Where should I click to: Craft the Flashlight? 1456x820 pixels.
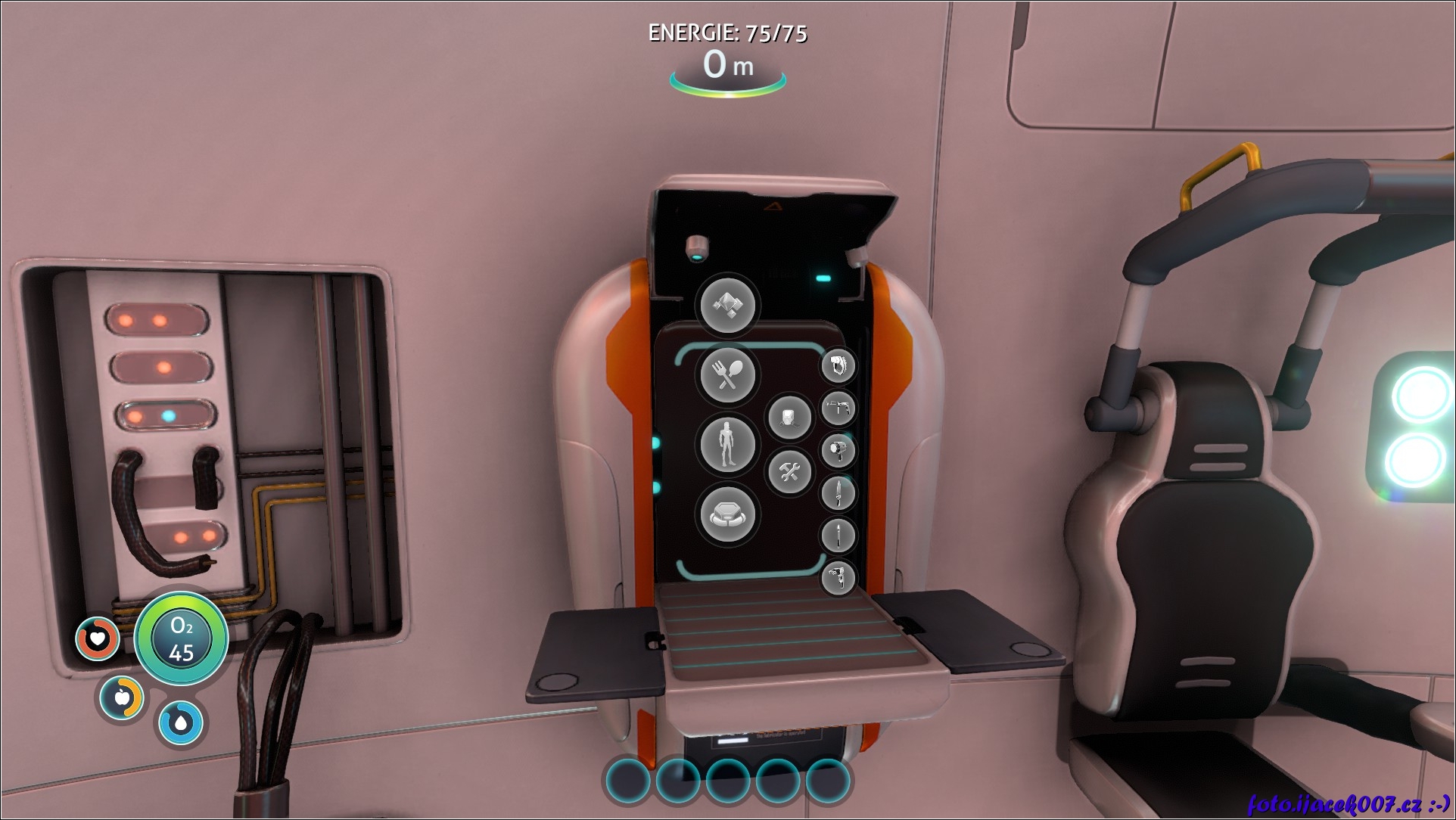838,451
